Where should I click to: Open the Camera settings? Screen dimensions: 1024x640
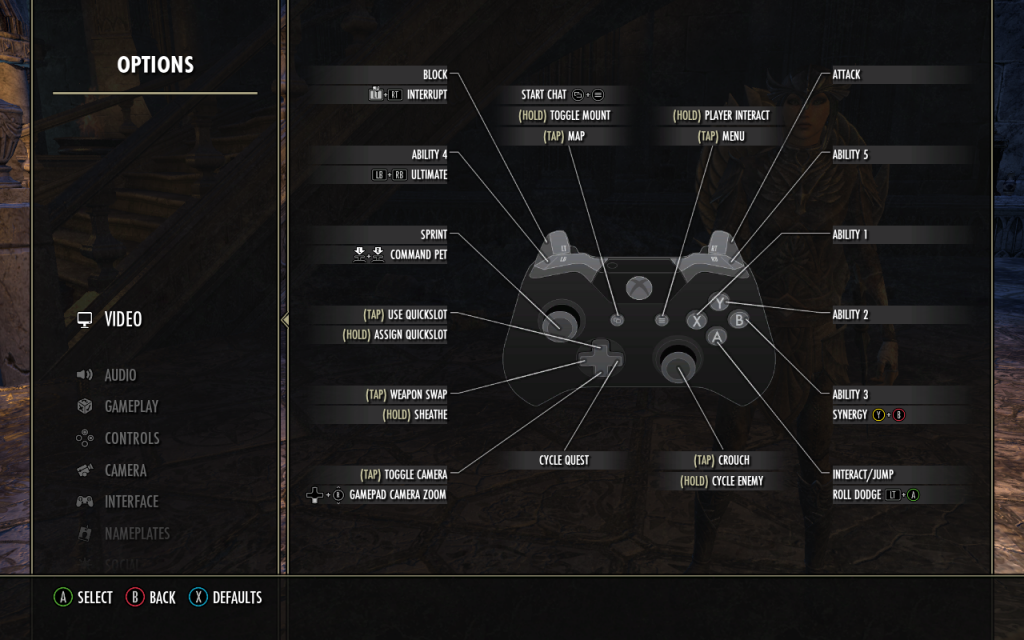[x=125, y=470]
